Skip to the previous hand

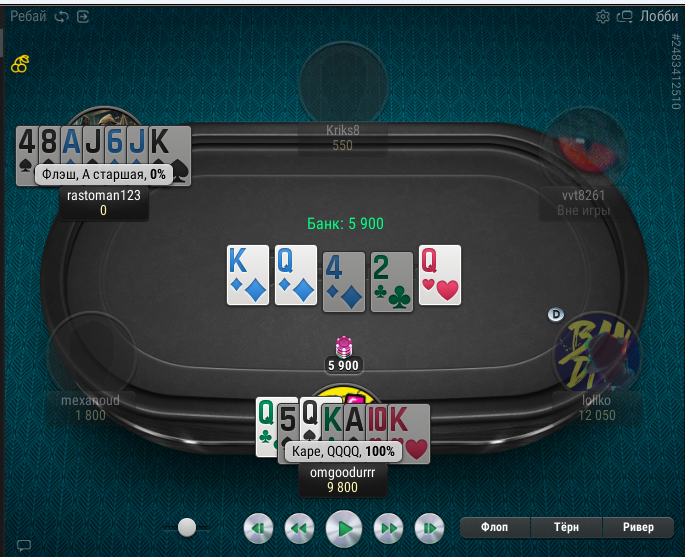(x=258, y=527)
